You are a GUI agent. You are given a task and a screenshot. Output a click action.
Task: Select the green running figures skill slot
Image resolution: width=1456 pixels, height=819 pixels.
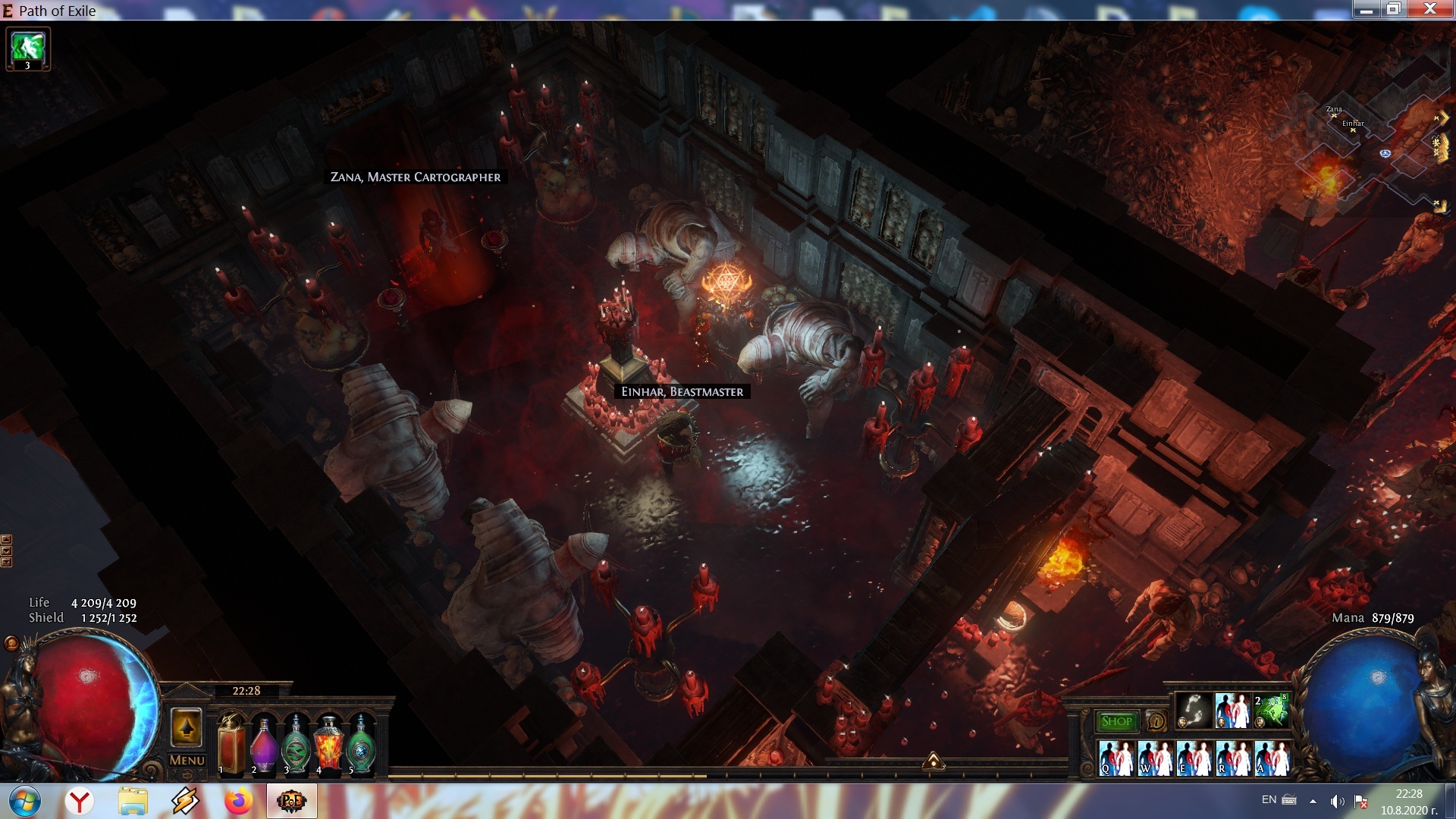click(x=1271, y=711)
